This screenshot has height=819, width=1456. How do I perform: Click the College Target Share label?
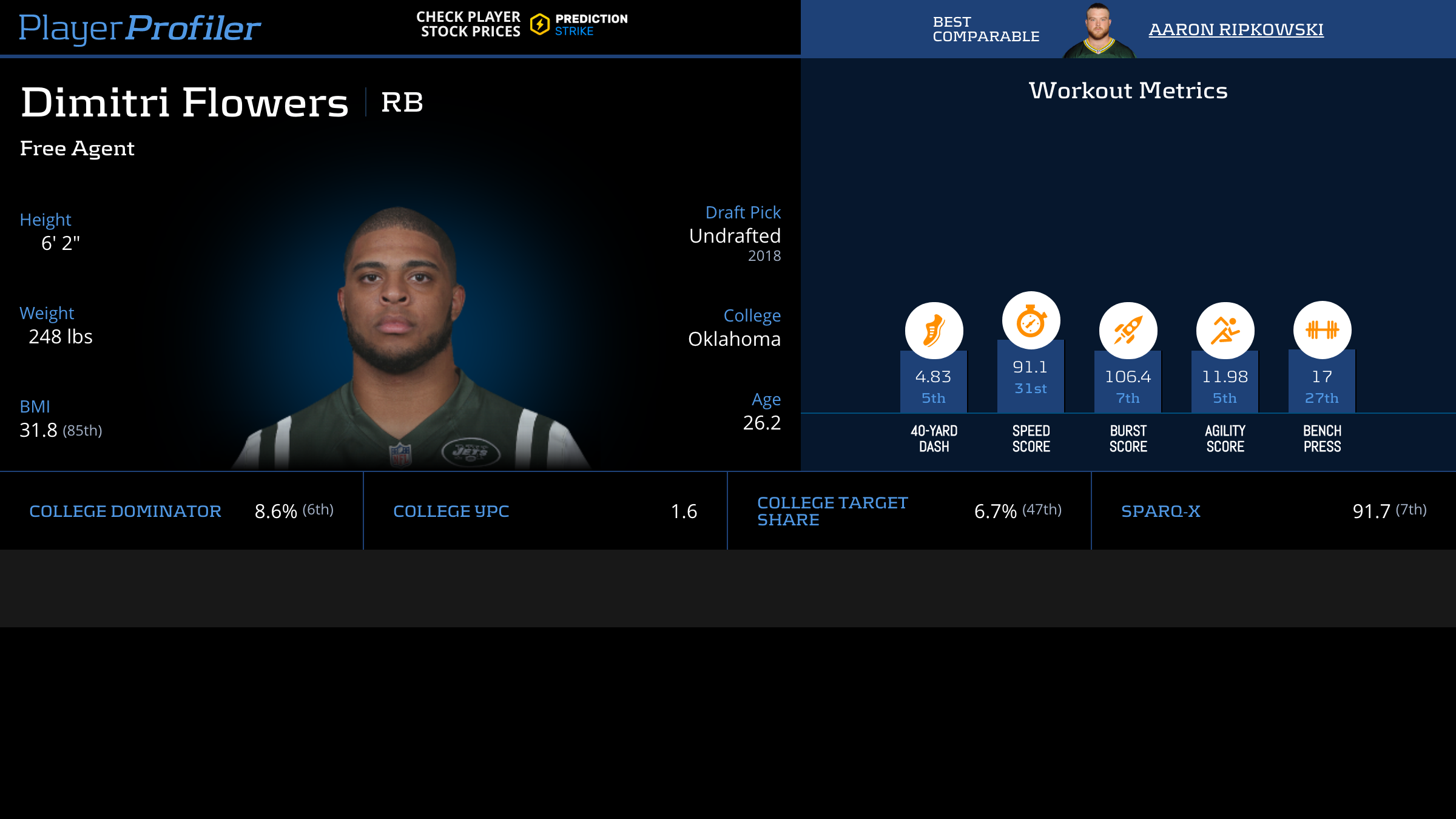click(x=832, y=511)
